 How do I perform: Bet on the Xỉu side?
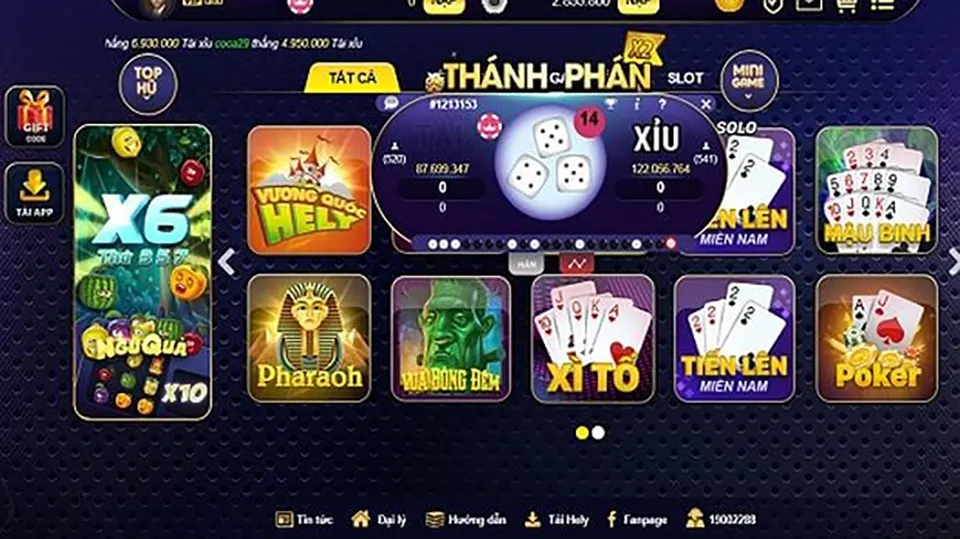pyautogui.click(x=656, y=138)
